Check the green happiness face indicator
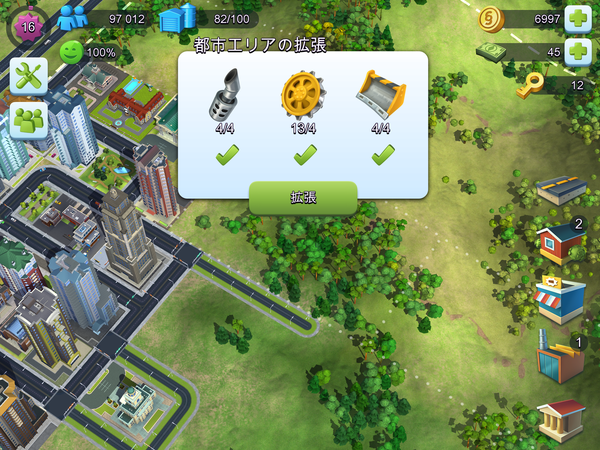Screen dimensions: 600x450 (x=70, y=52)
